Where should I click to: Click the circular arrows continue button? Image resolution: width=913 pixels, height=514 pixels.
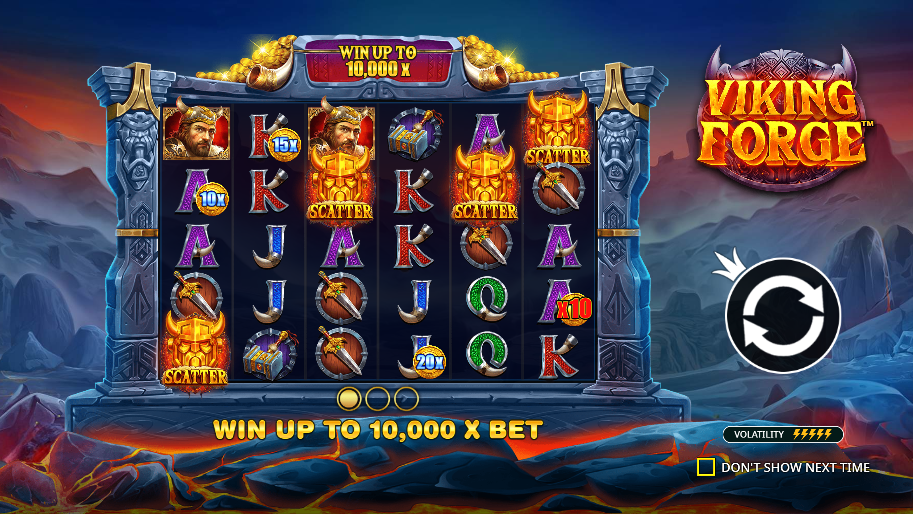coord(782,314)
